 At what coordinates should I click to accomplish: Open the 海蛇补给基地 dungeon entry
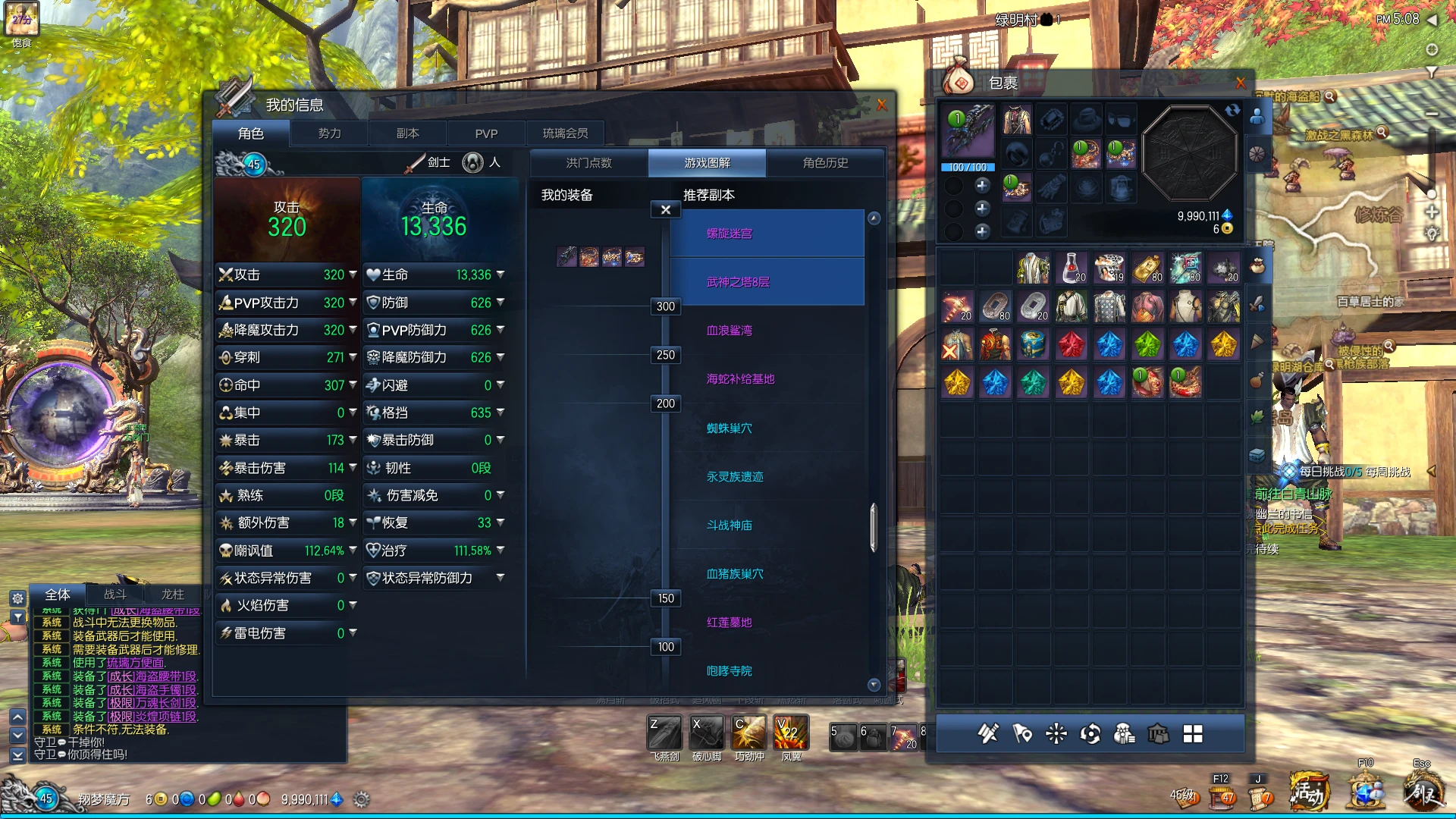[740, 379]
